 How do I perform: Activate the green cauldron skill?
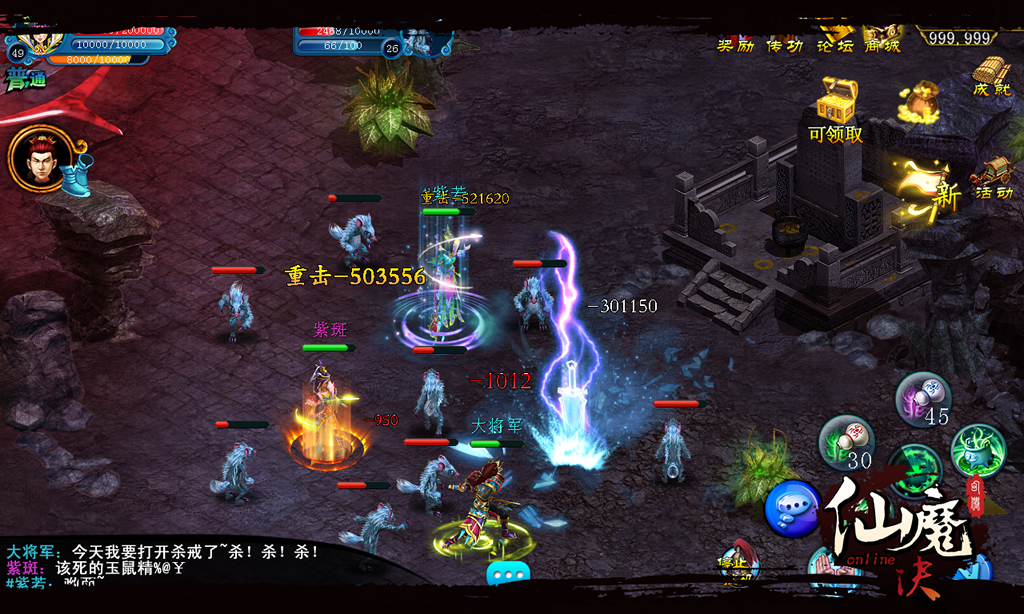click(976, 449)
